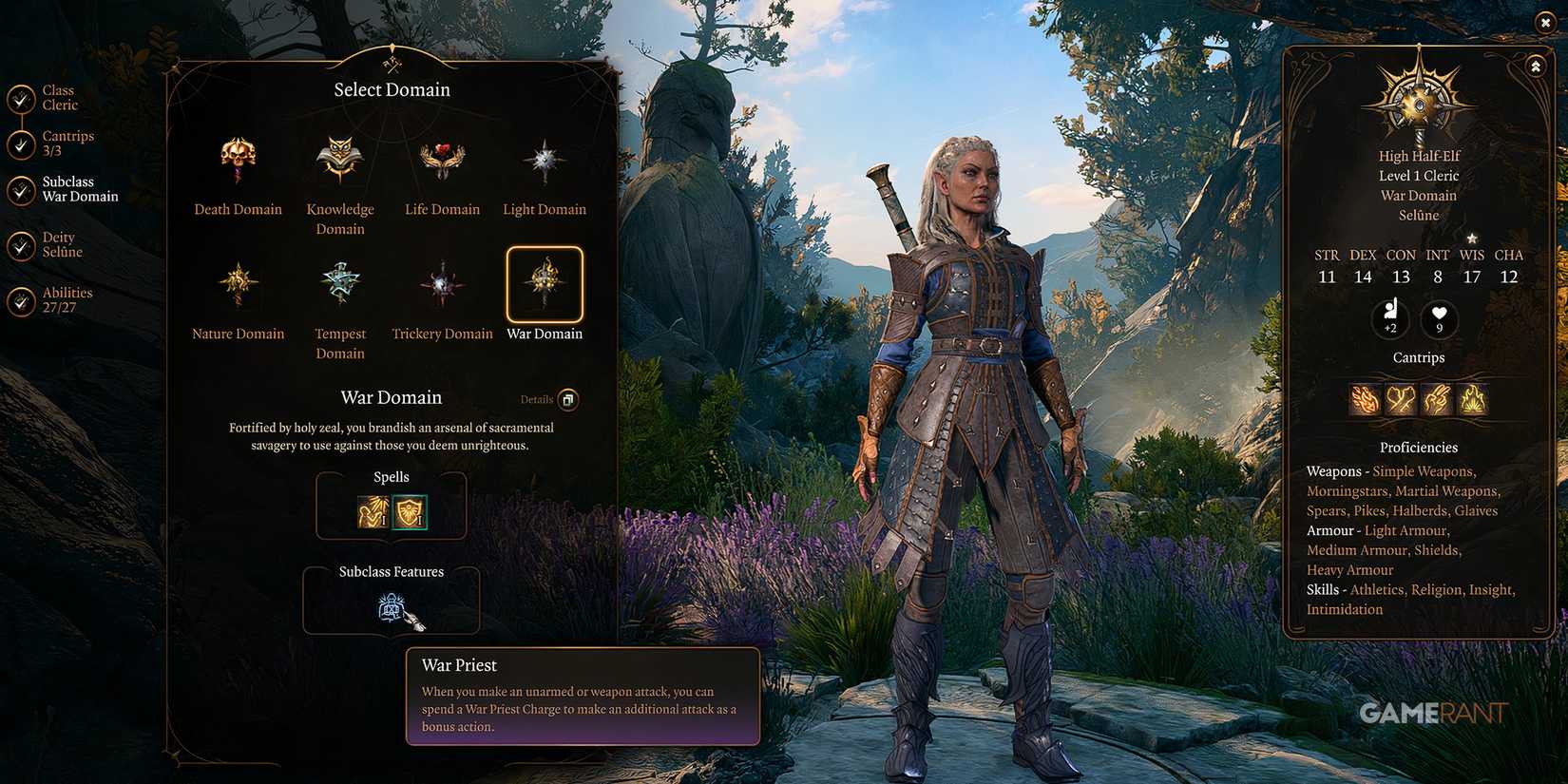Select the Death Domain icon
This screenshot has height=784, width=1568.
tap(237, 162)
